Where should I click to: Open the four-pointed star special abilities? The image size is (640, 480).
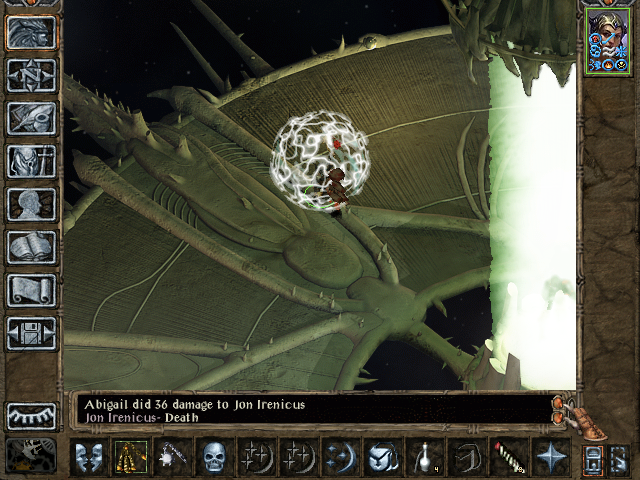pyautogui.click(x=550, y=457)
